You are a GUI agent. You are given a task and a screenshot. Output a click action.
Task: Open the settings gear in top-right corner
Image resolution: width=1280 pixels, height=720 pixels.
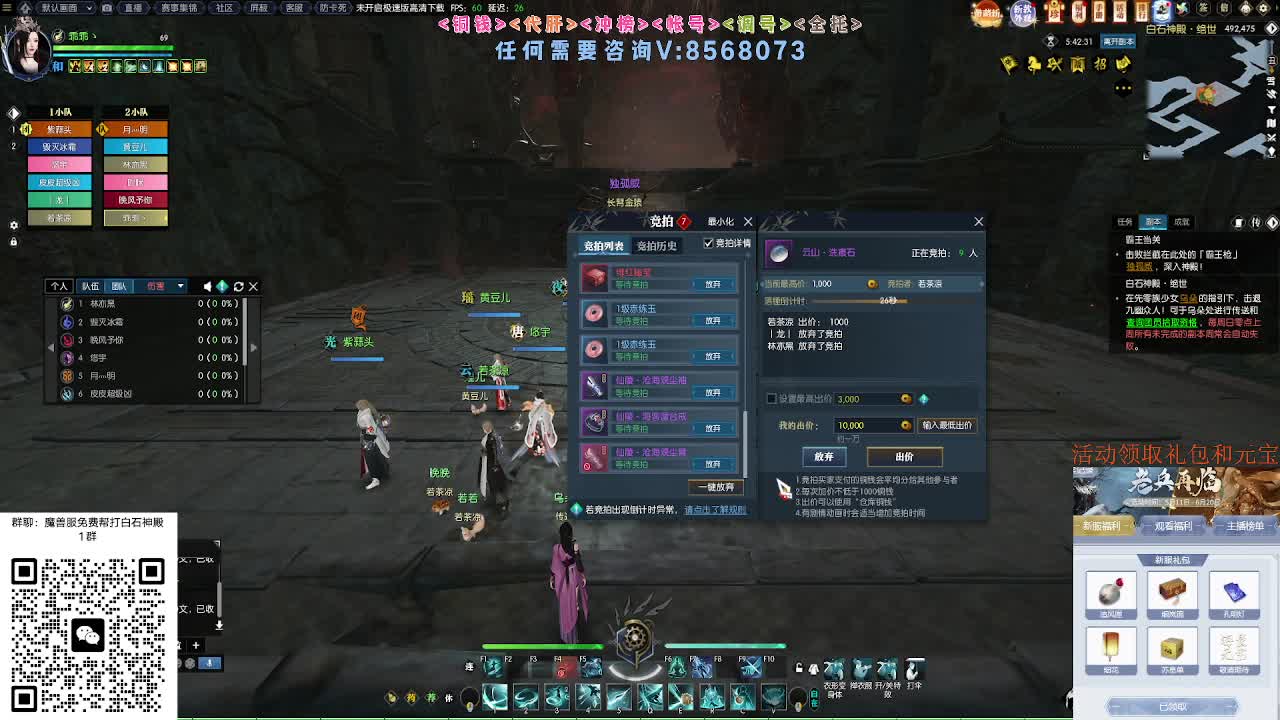point(1263,8)
